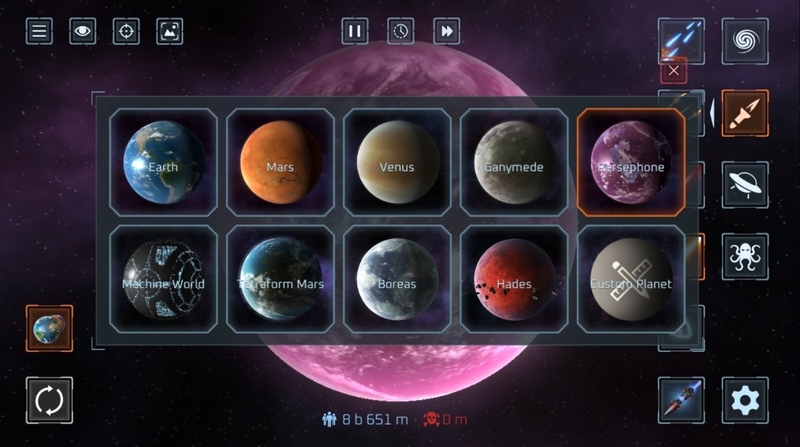Choose the Persephone planet tile
This screenshot has height=447, width=800.
[631, 162]
